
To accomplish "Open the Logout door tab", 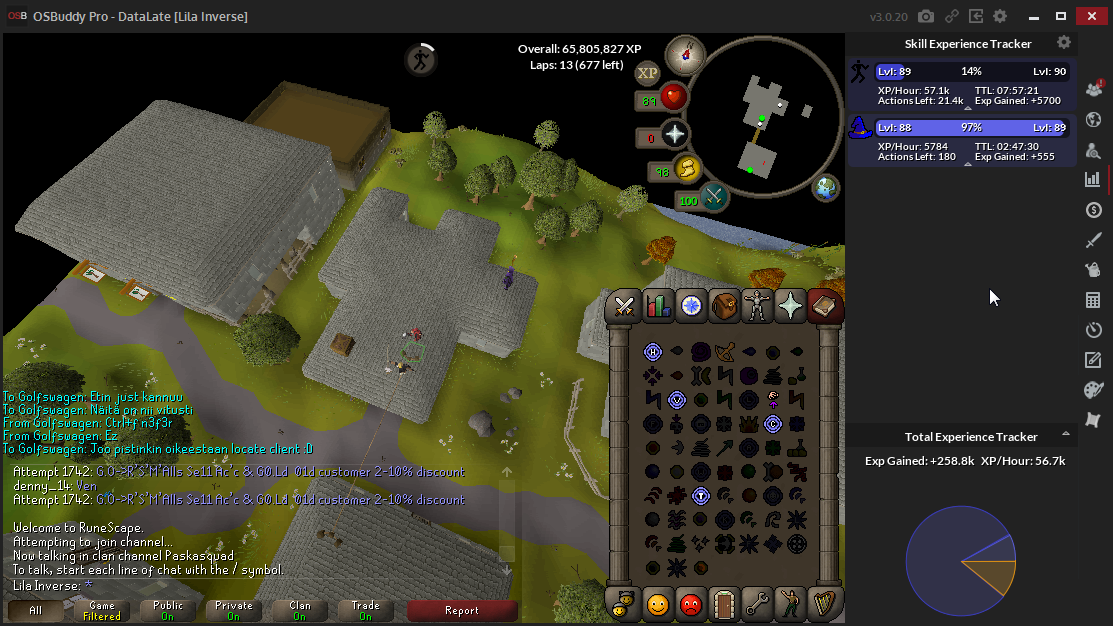I will click(724, 604).
